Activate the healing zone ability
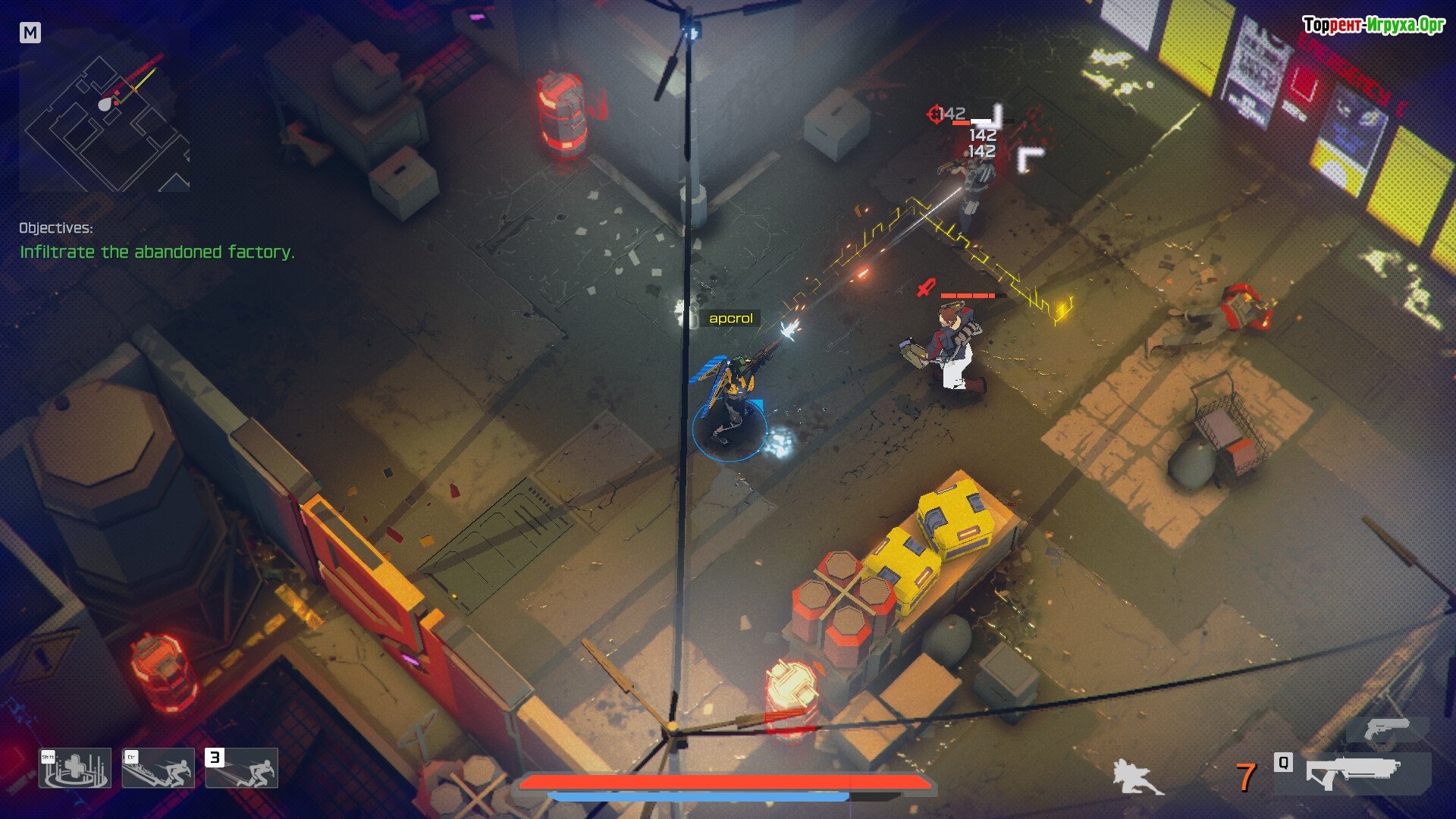Image resolution: width=1456 pixels, height=819 pixels. coord(75,768)
